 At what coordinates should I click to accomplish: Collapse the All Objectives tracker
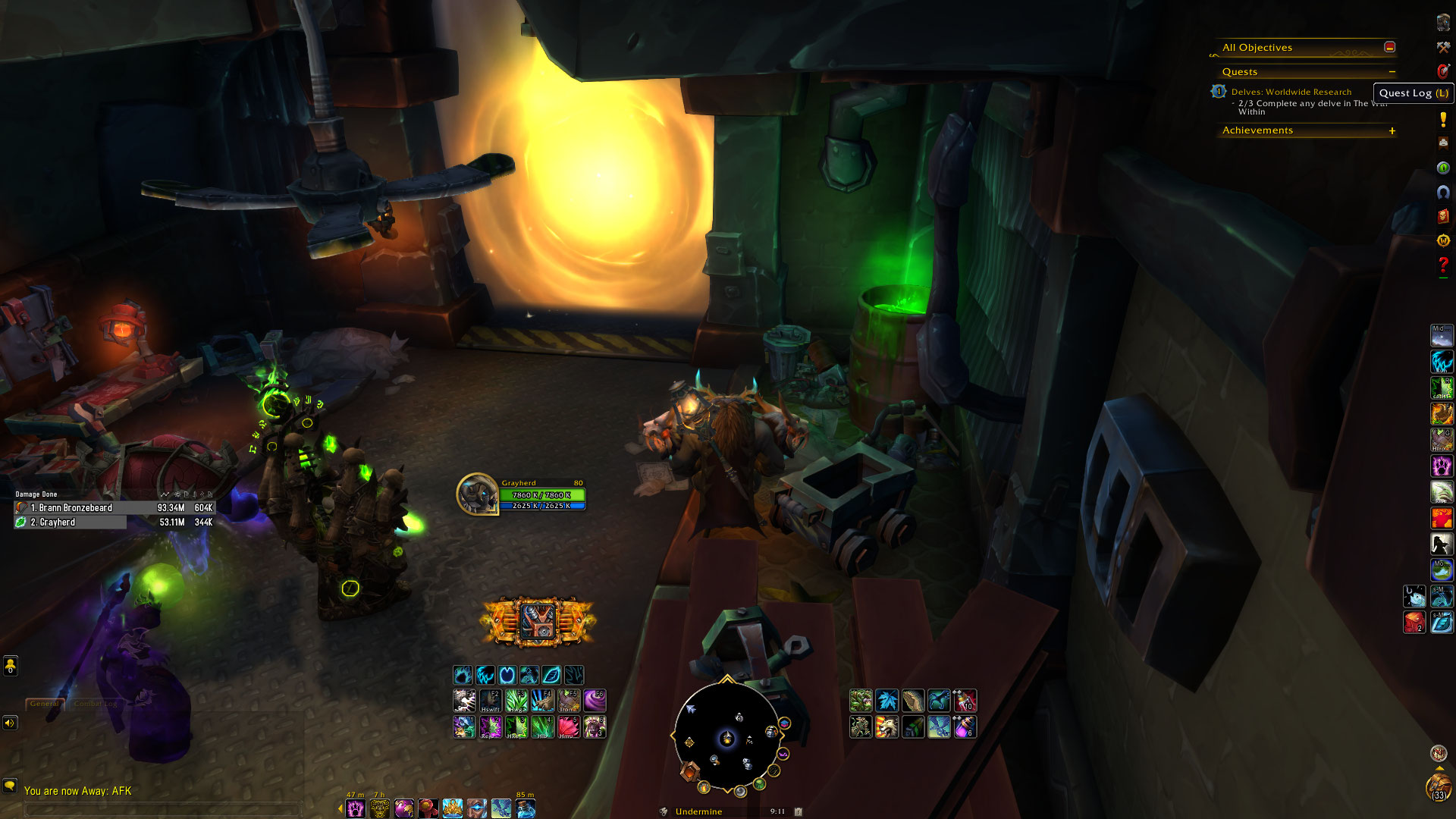pyautogui.click(x=1389, y=47)
